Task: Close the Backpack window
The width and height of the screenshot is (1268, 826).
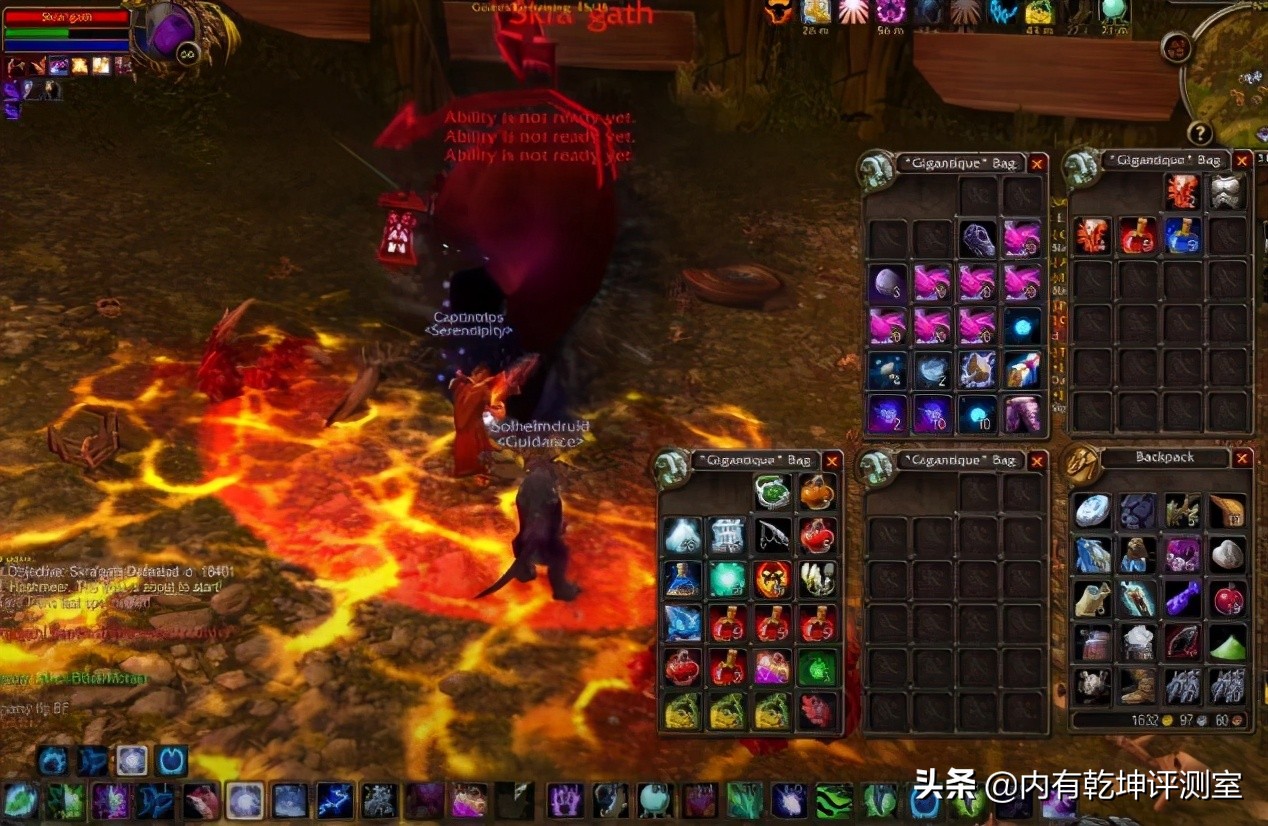Action: tap(1242, 458)
